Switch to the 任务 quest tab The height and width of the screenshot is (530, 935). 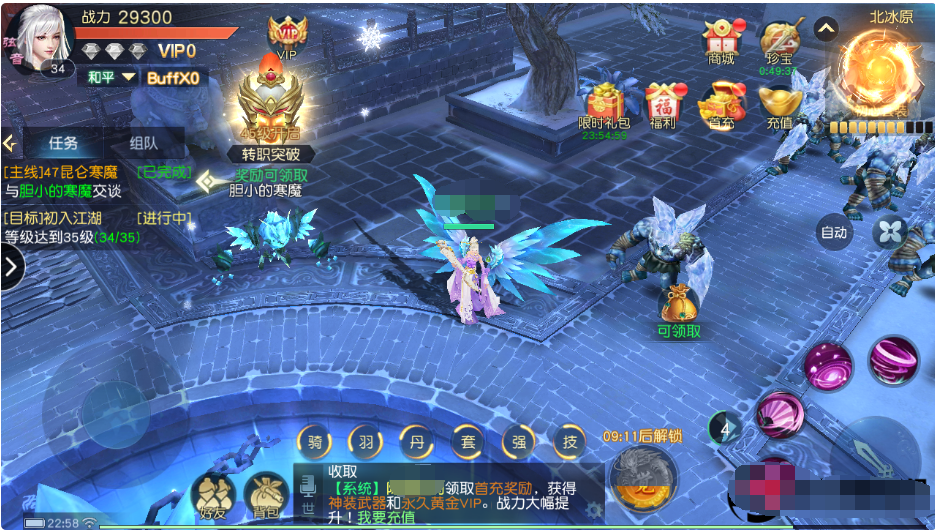pyautogui.click(x=62, y=143)
